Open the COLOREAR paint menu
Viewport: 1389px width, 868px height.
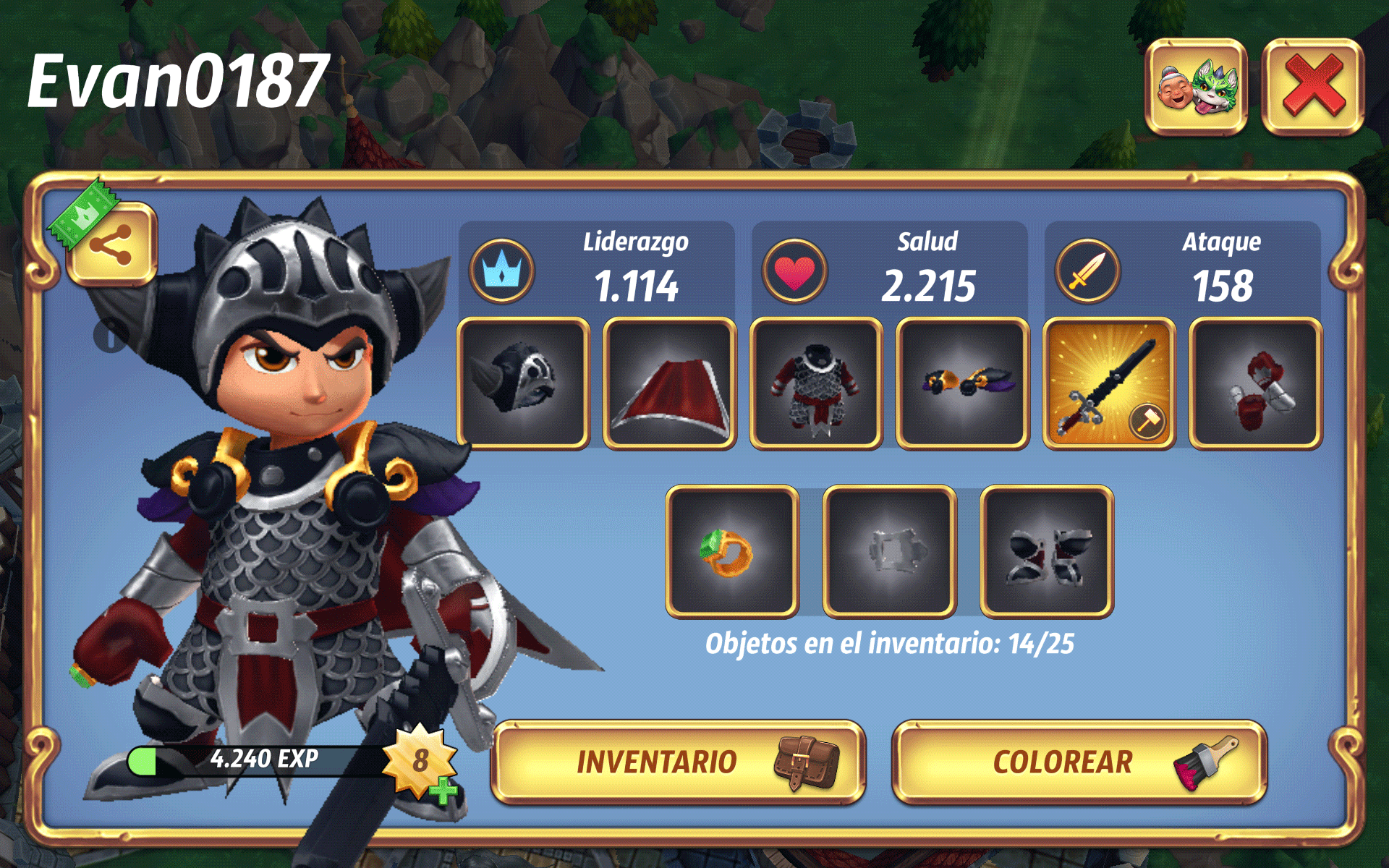tap(1079, 762)
